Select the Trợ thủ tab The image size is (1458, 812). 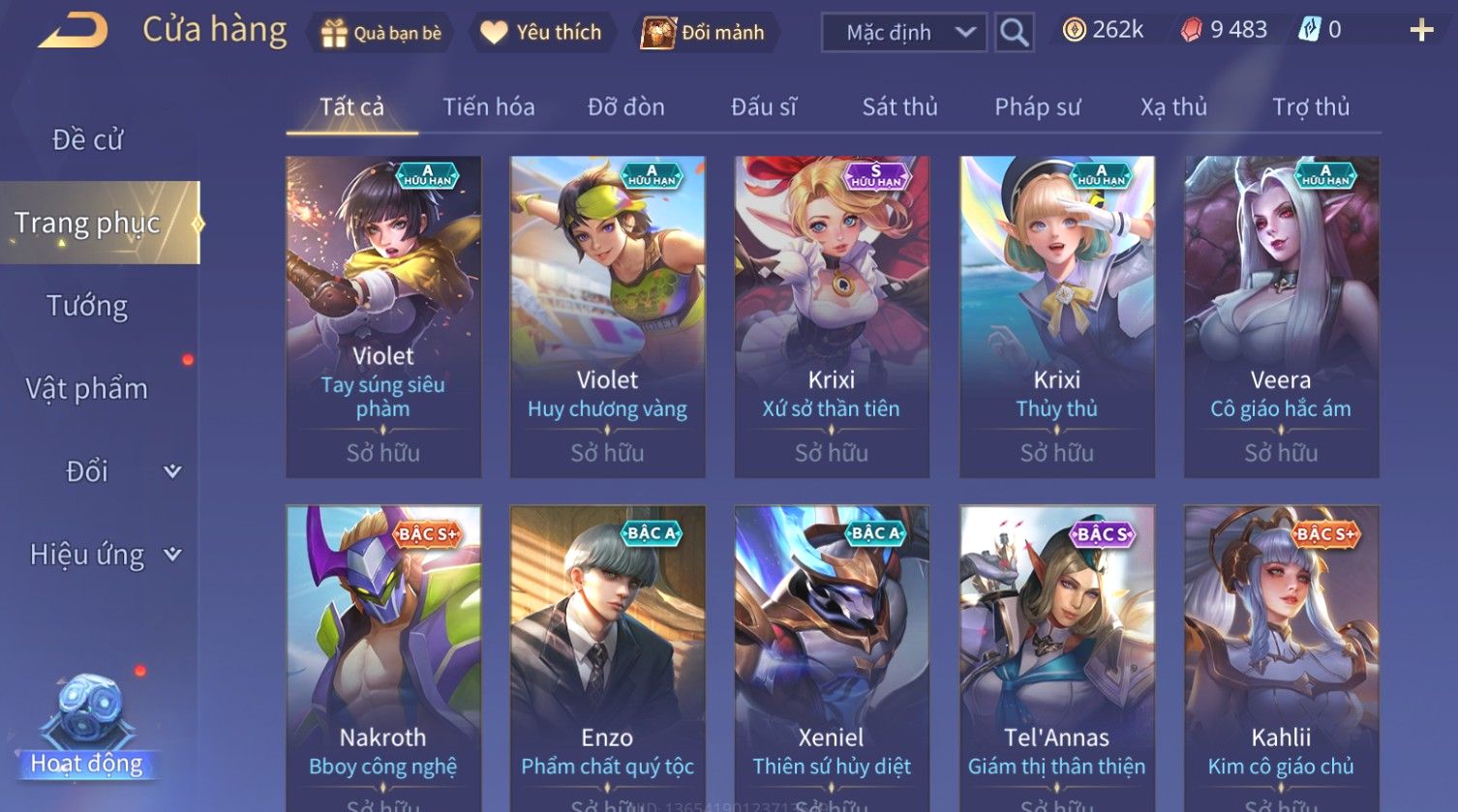tap(1310, 106)
